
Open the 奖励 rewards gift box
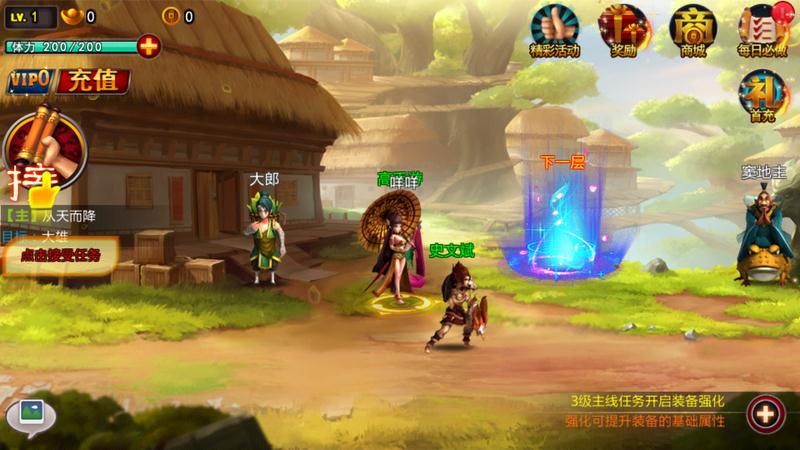622,30
